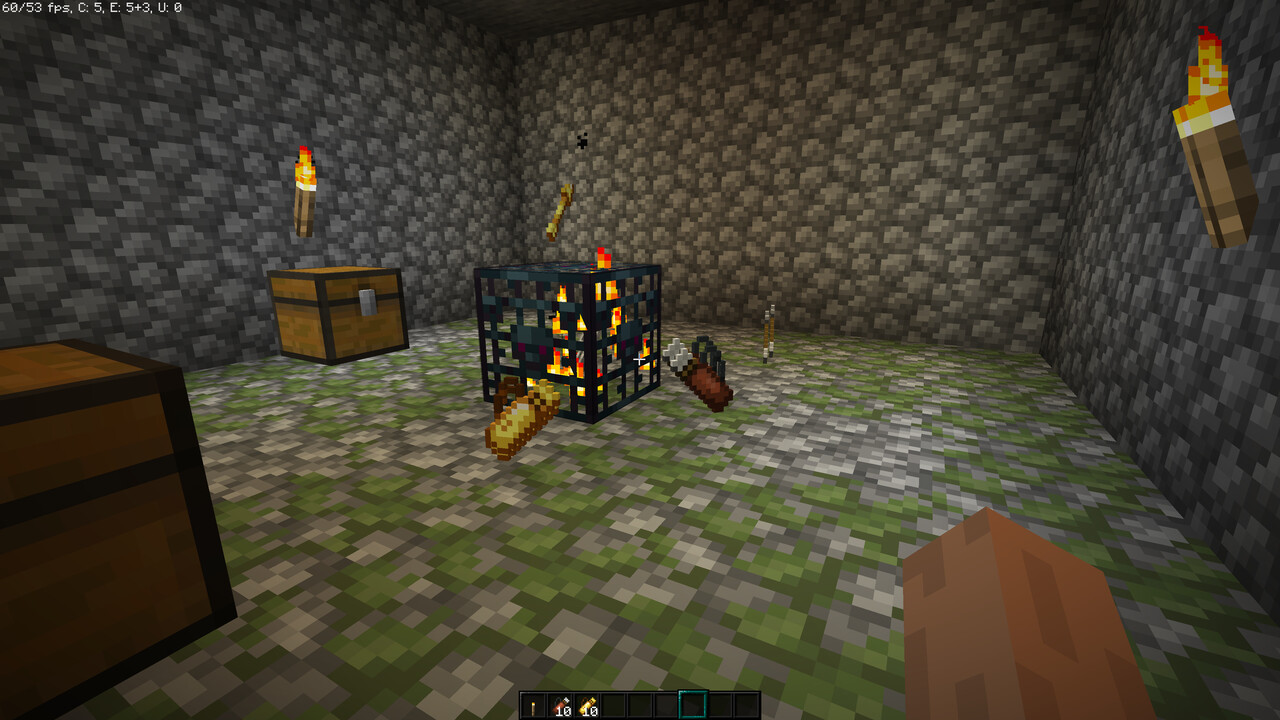Click the highlighted empty hotbar slot
Image resolution: width=1280 pixels, height=720 pixels.
pos(692,706)
